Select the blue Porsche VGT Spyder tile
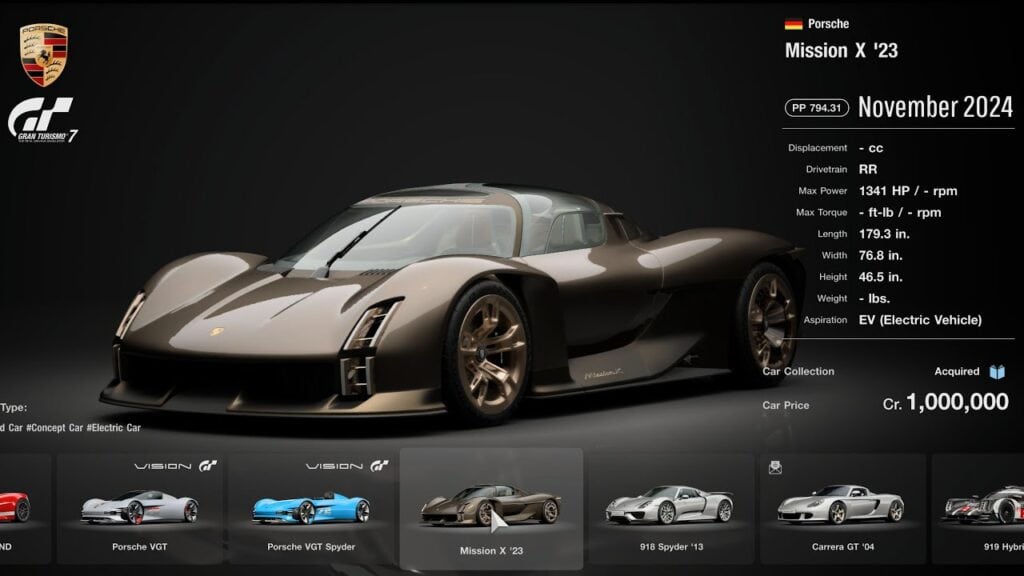Image resolution: width=1024 pixels, height=576 pixels. coord(311,509)
